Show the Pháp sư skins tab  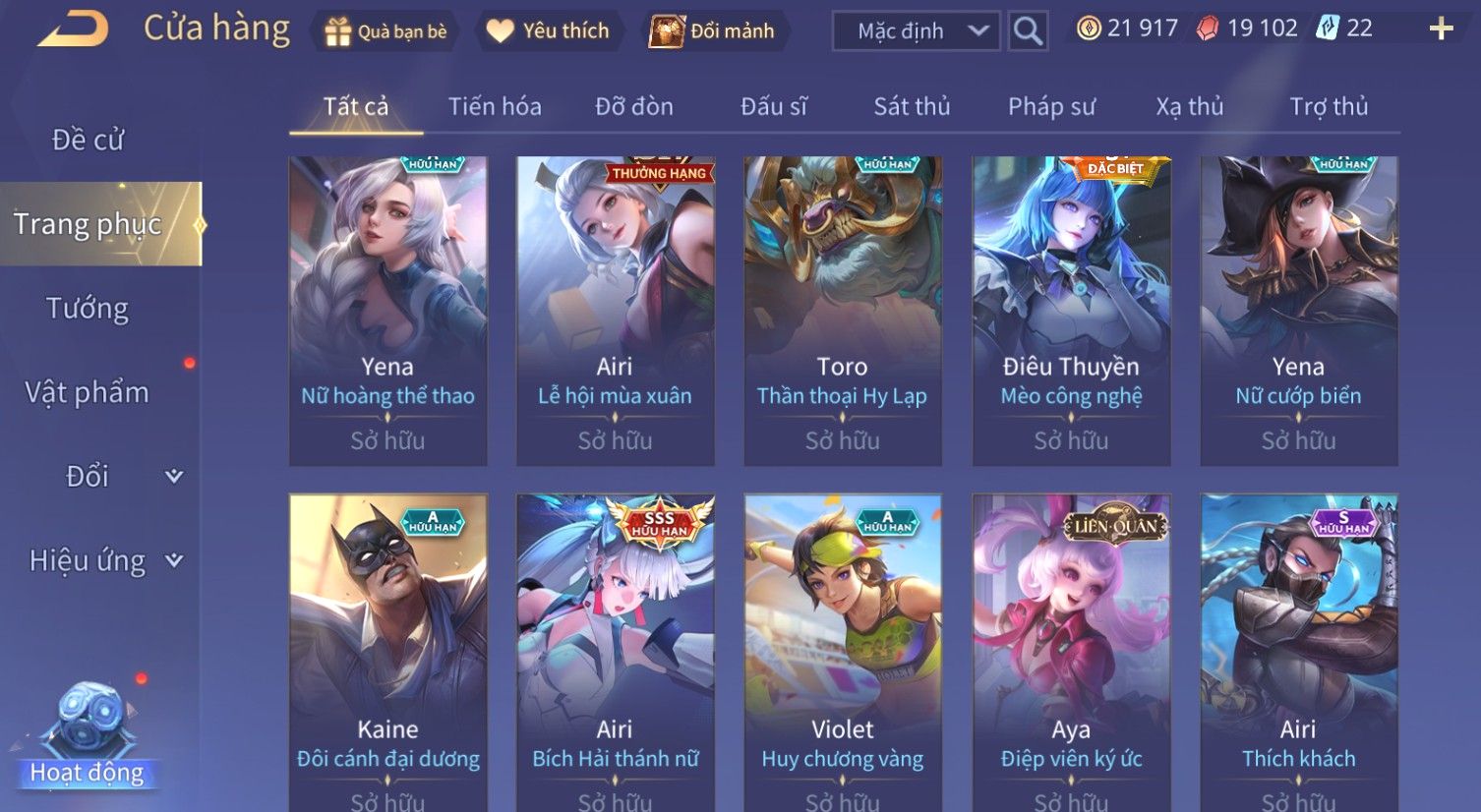(1051, 106)
